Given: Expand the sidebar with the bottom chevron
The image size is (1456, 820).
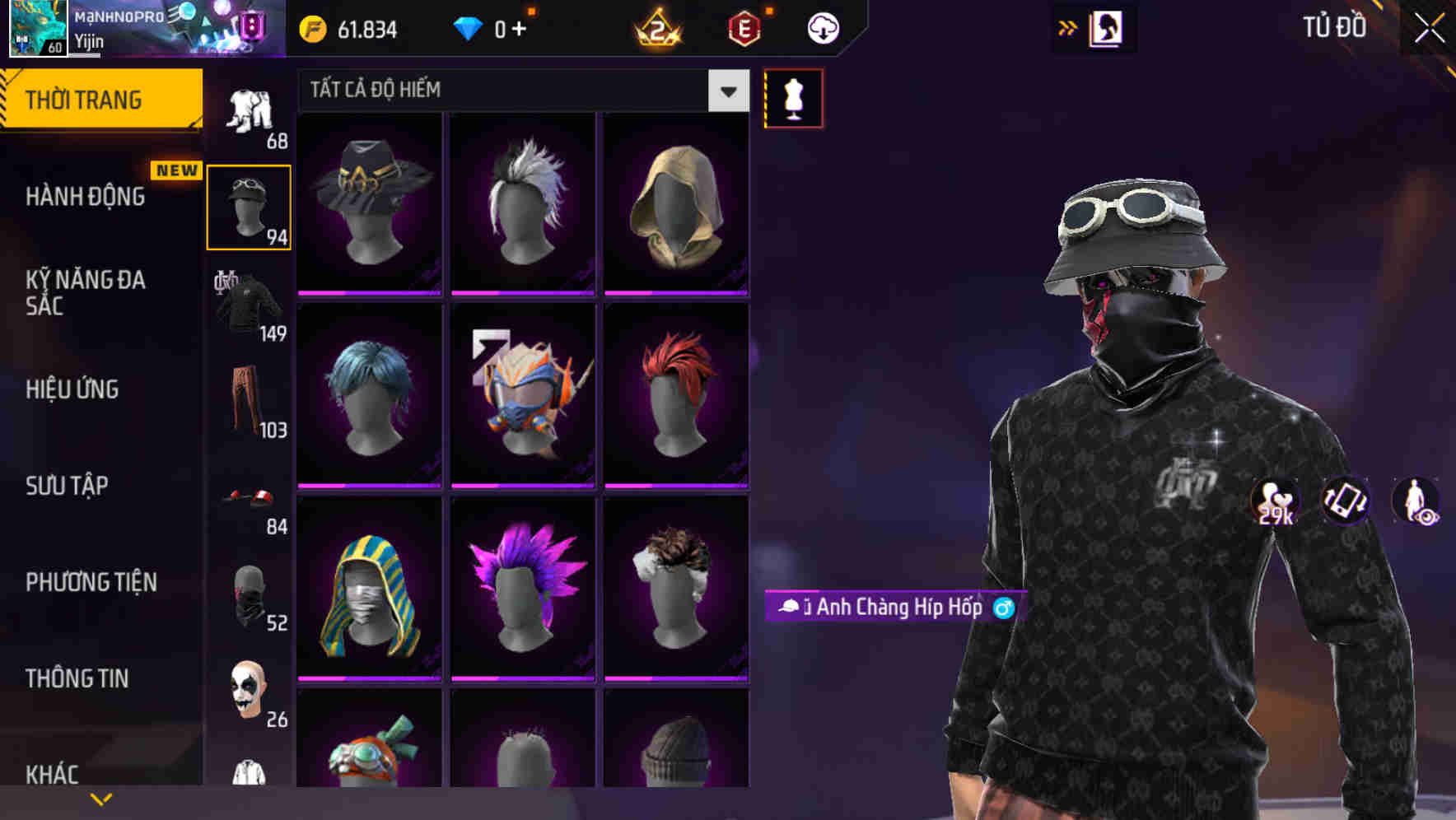Looking at the screenshot, I should (x=100, y=798).
